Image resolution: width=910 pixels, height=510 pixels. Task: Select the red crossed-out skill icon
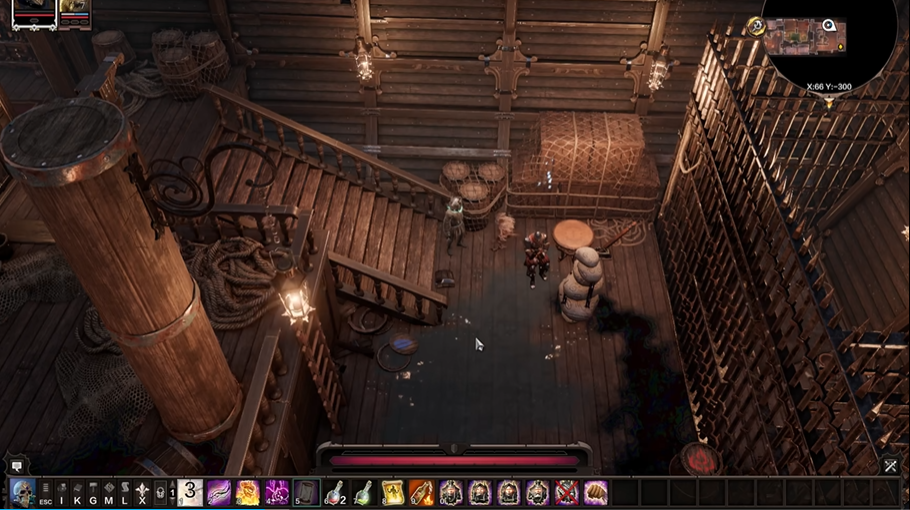pyautogui.click(x=567, y=493)
